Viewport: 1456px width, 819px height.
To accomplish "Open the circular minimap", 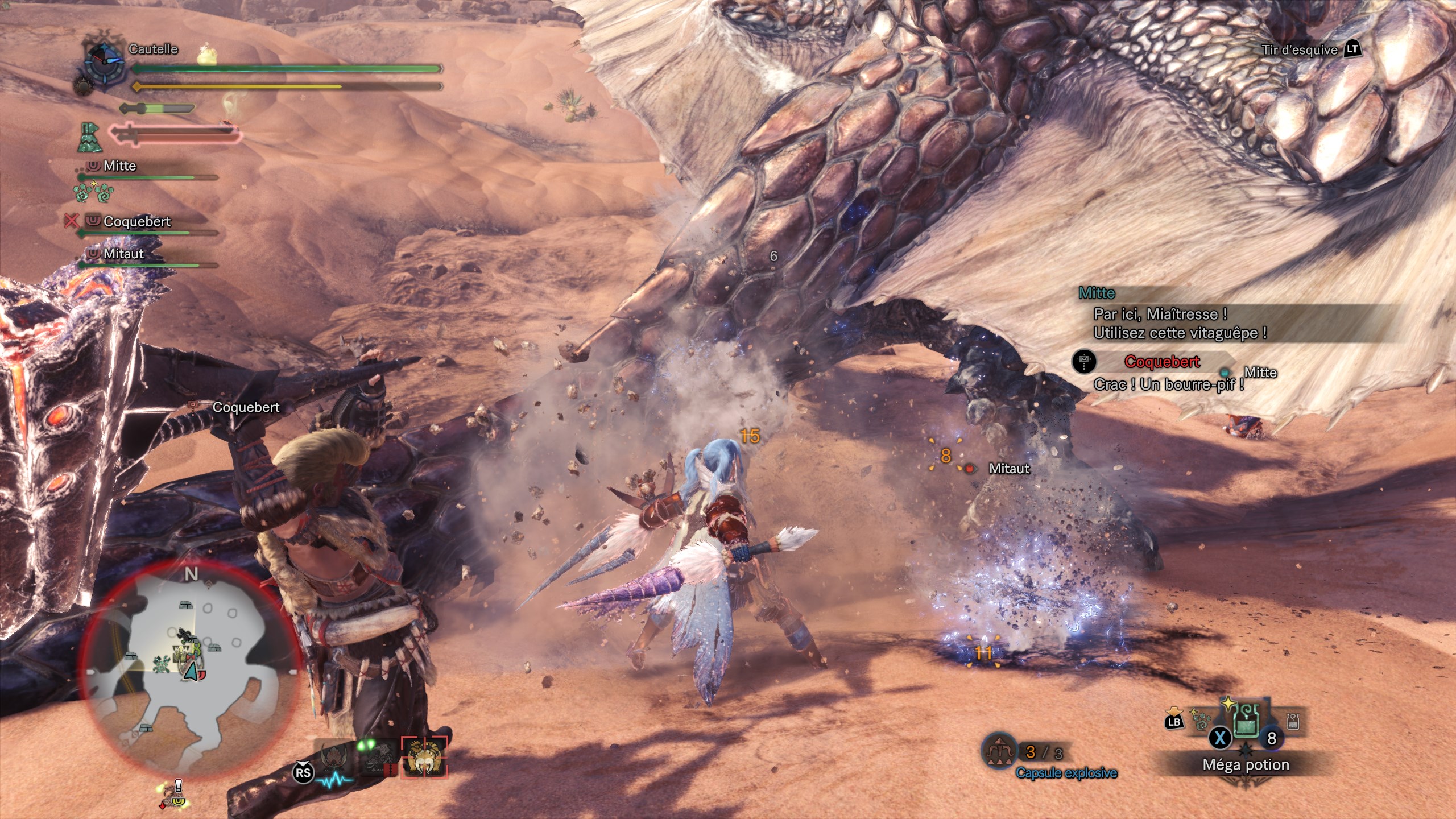I will coord(191,666).
